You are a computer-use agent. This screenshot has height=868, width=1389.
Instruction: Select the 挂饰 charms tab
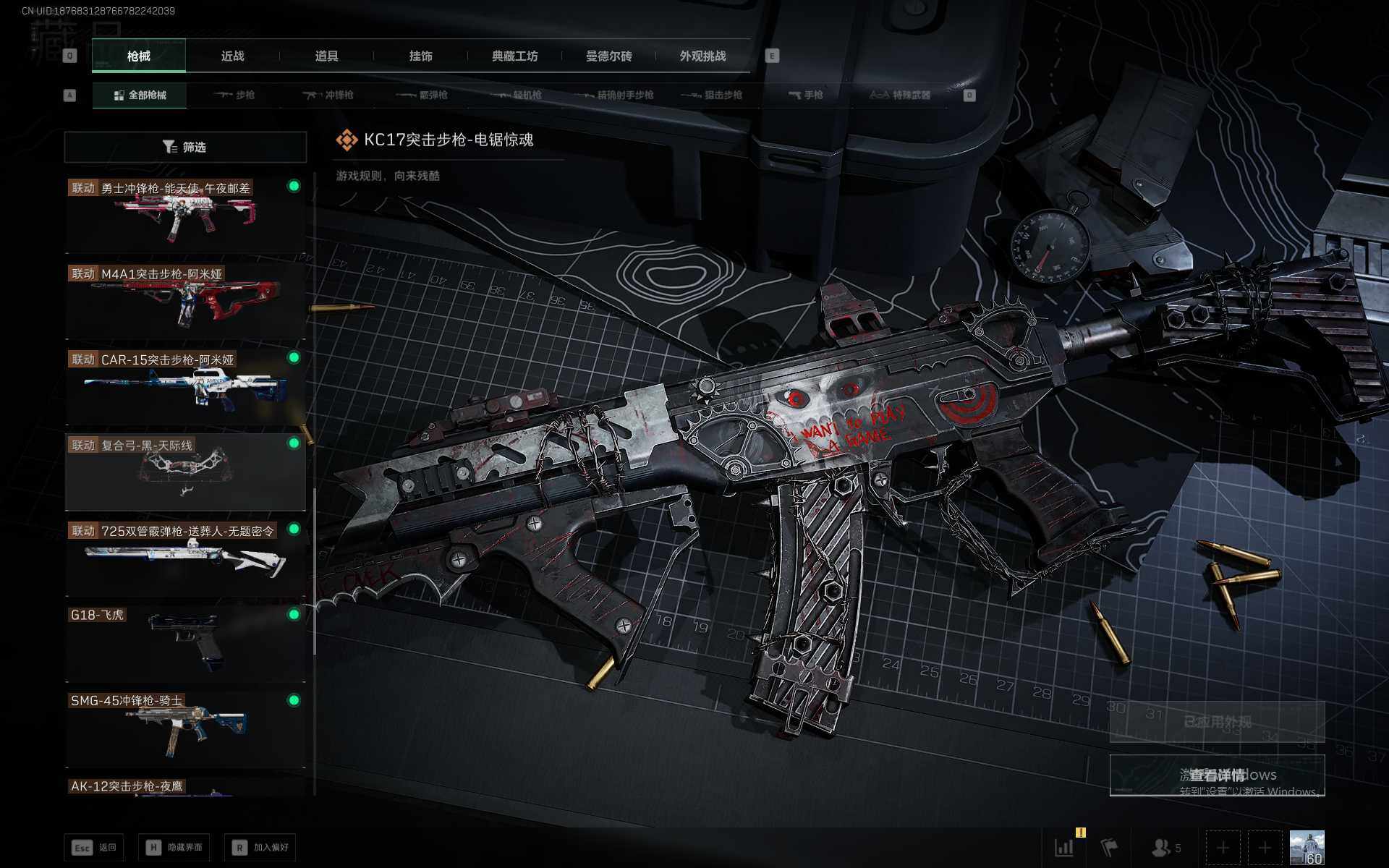[x=420, y=56]
